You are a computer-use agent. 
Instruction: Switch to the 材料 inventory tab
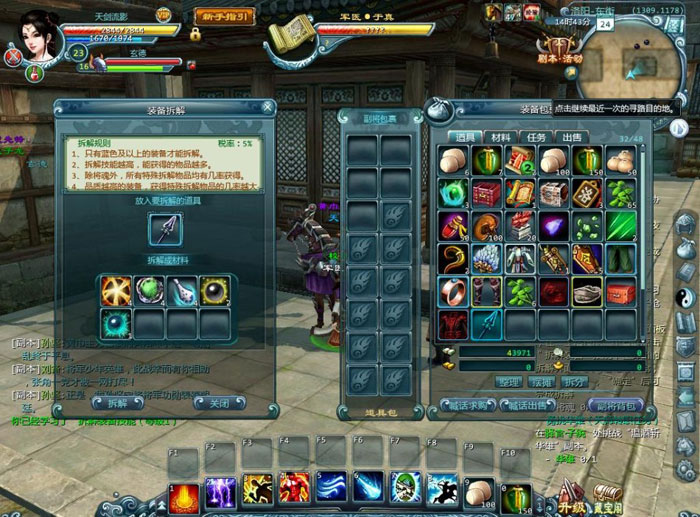point(501,137)
